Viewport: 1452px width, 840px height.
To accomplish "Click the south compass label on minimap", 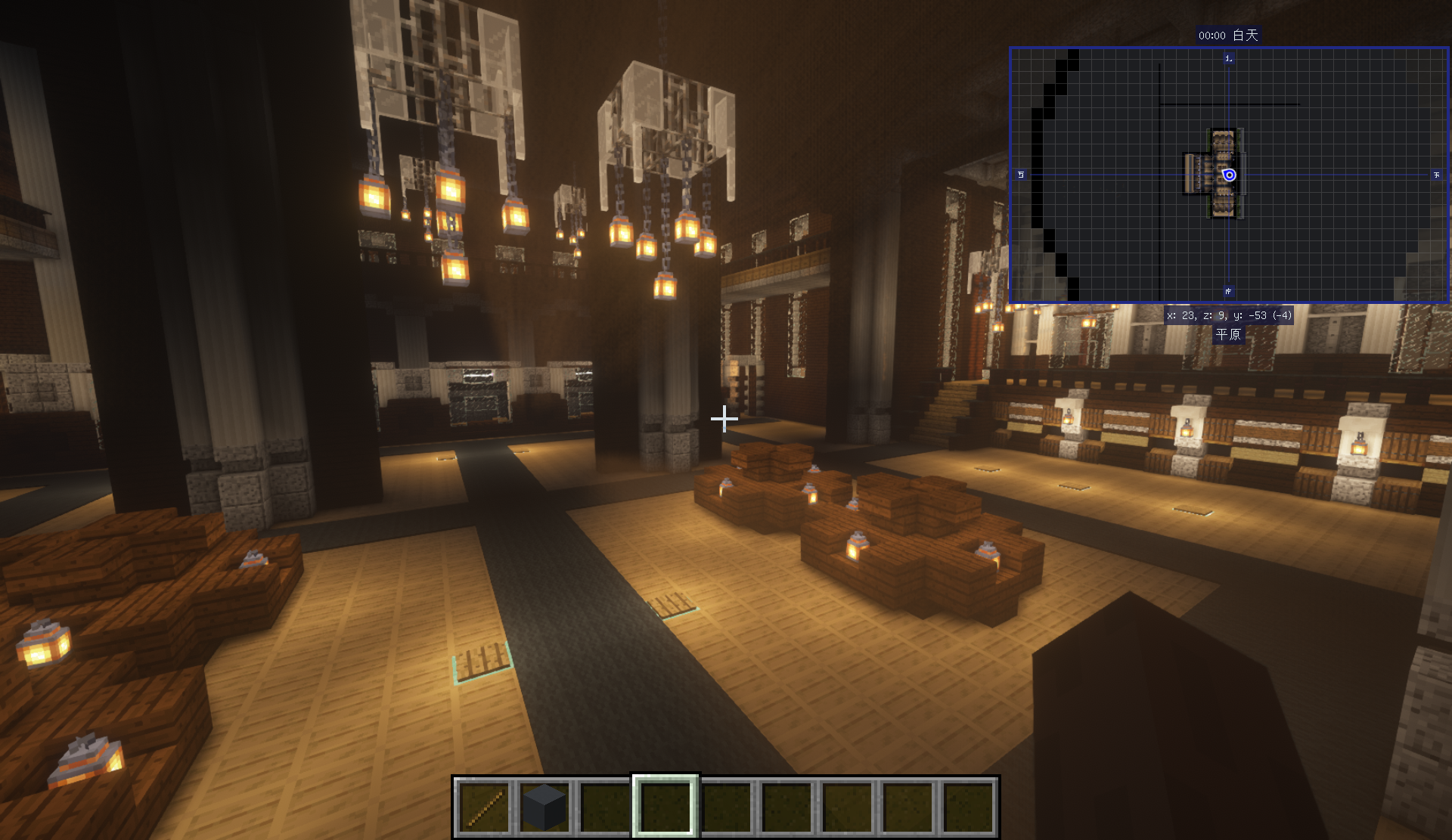I will click(x=1229, y=291).
